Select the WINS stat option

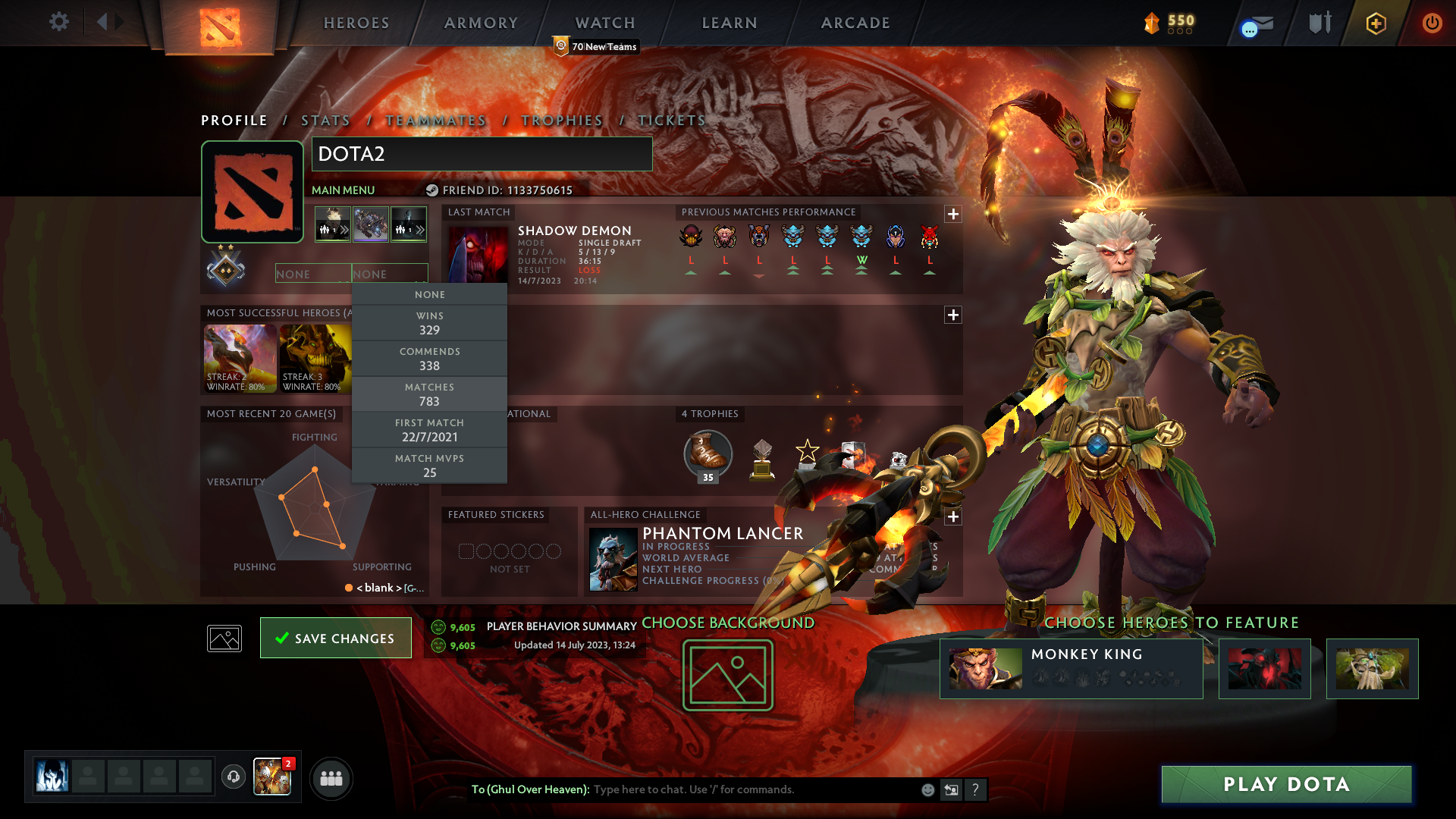point(430,322)
